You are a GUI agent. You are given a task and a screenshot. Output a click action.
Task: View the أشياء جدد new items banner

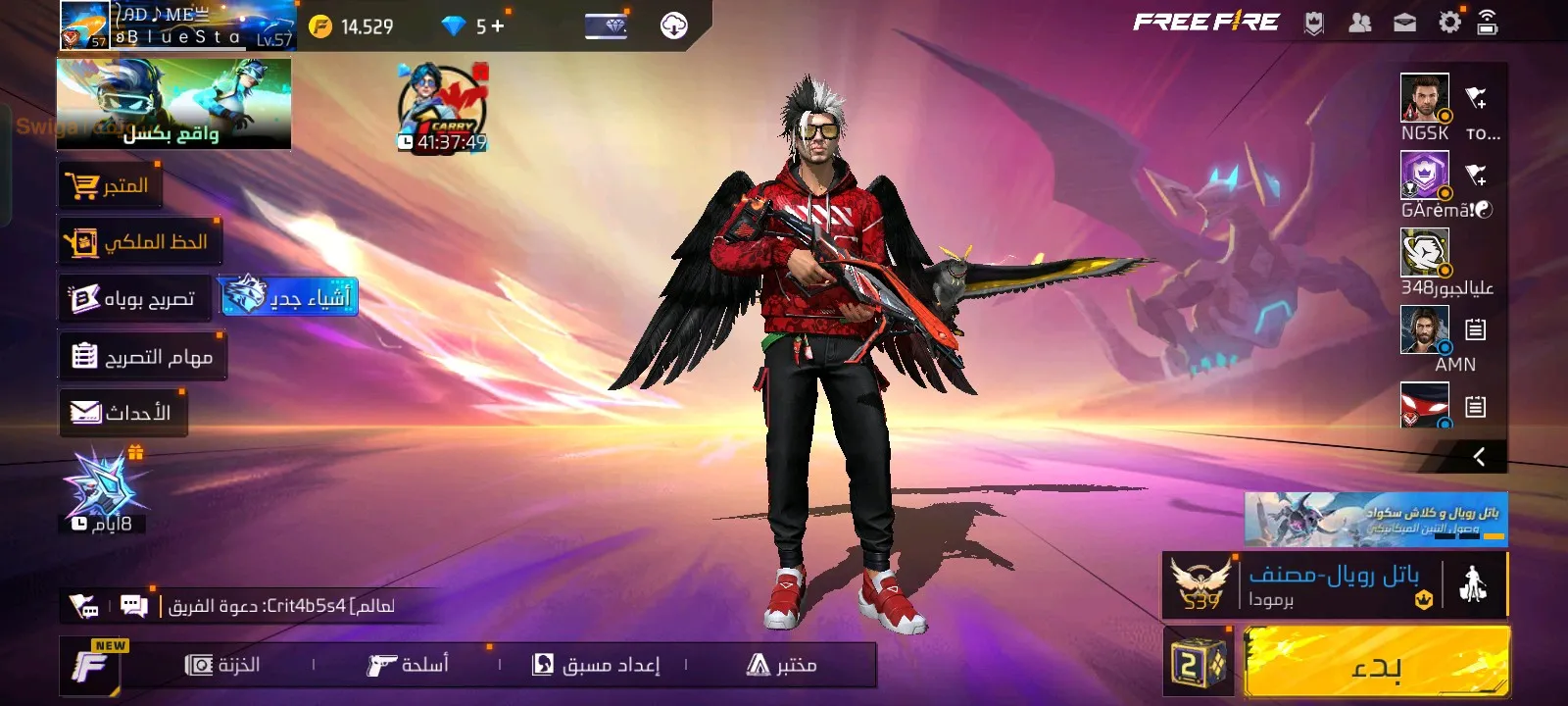pyautogui.click(x=288, y=296)
